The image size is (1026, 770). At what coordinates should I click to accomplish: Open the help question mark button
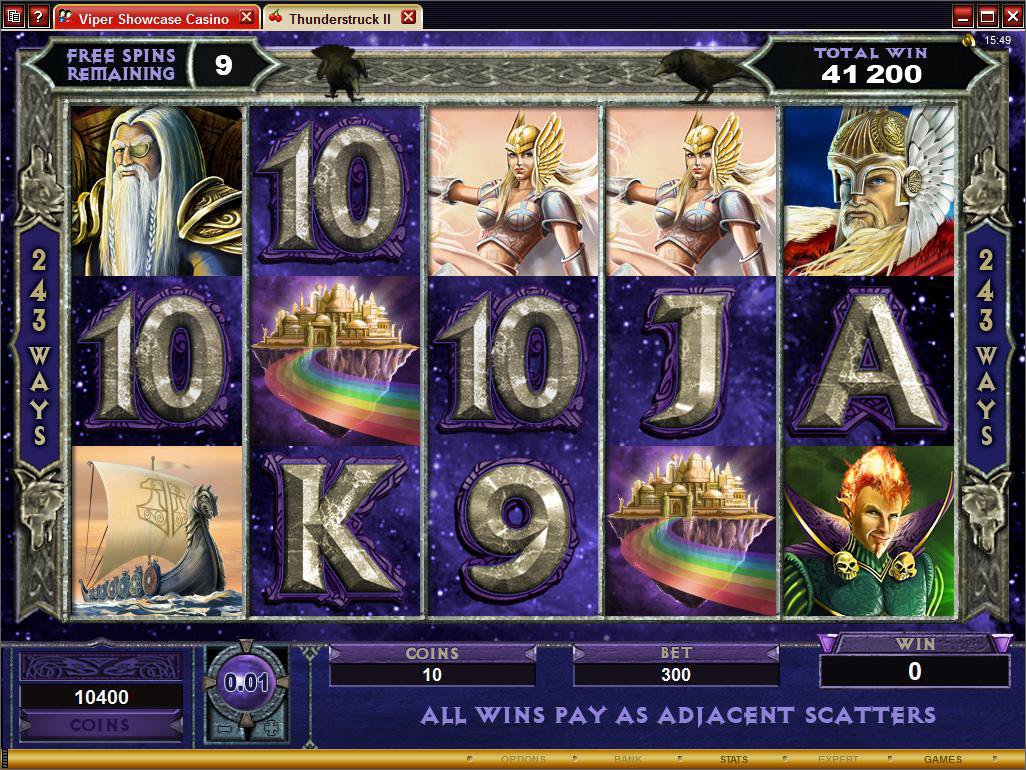tap(38, 17)
